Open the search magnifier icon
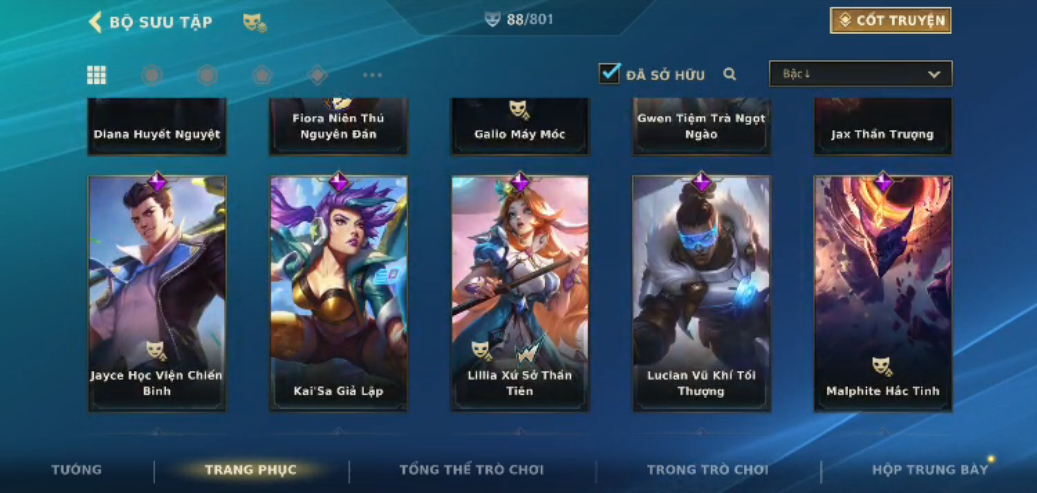1037x493 pixels. (x=730, y=74)
